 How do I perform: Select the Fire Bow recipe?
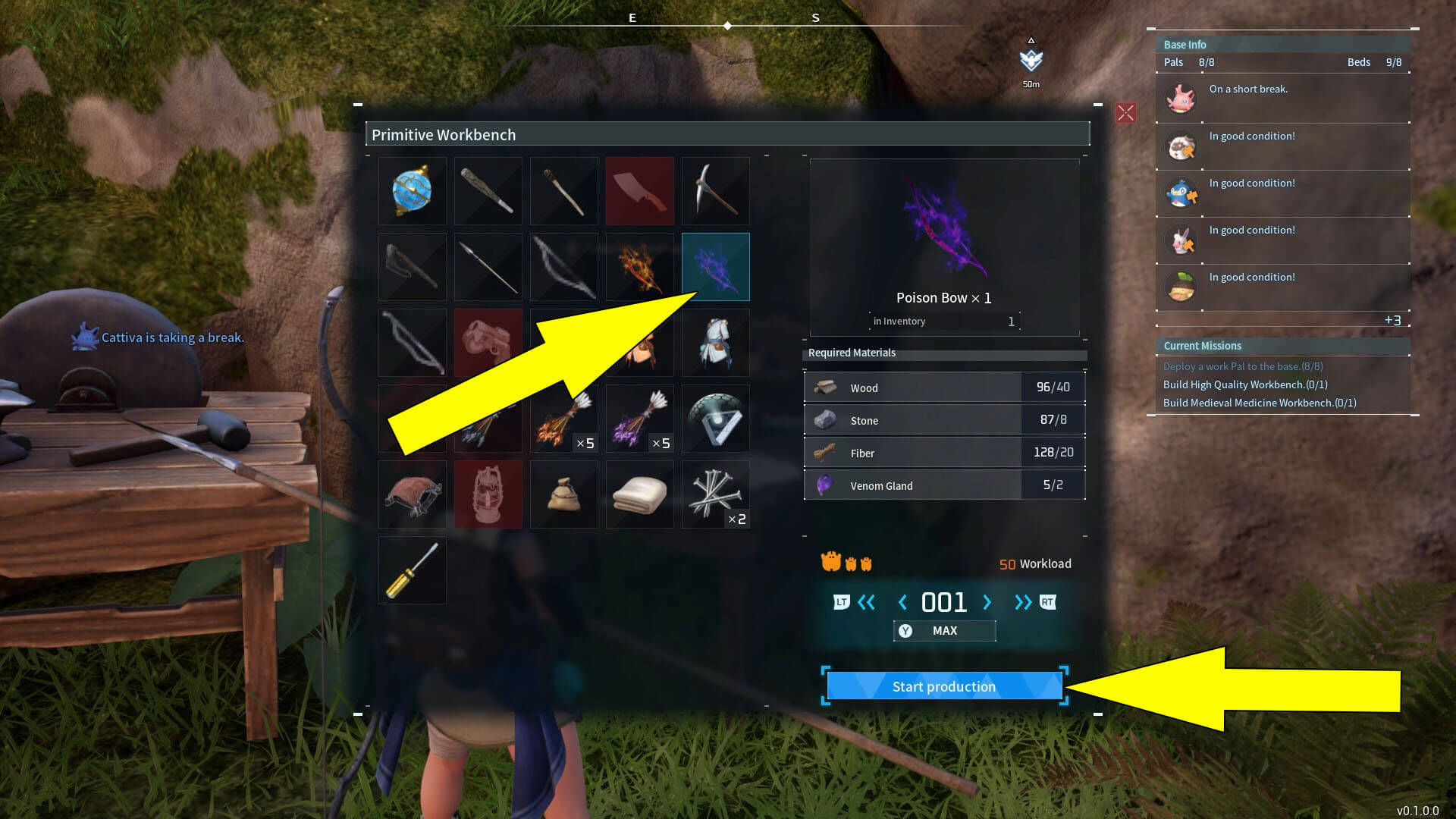(639, 267)
